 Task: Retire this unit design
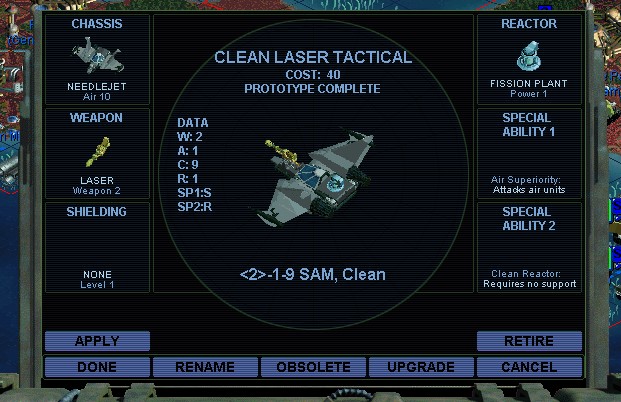point(529,341)
